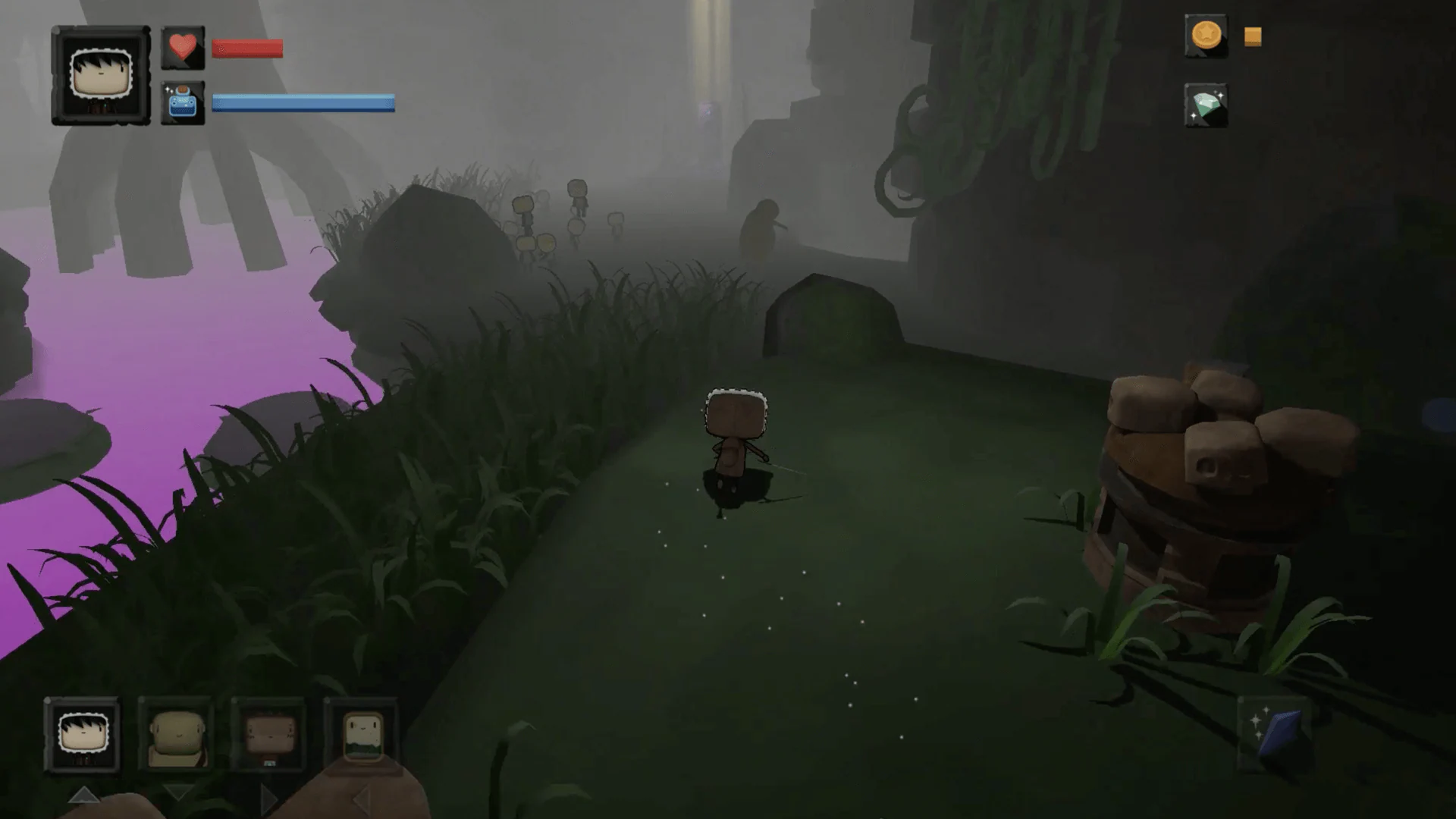1456x819 pixels.
Task: Click the red heart health icon
Action: pyautogui.click(x=183, y=49)
